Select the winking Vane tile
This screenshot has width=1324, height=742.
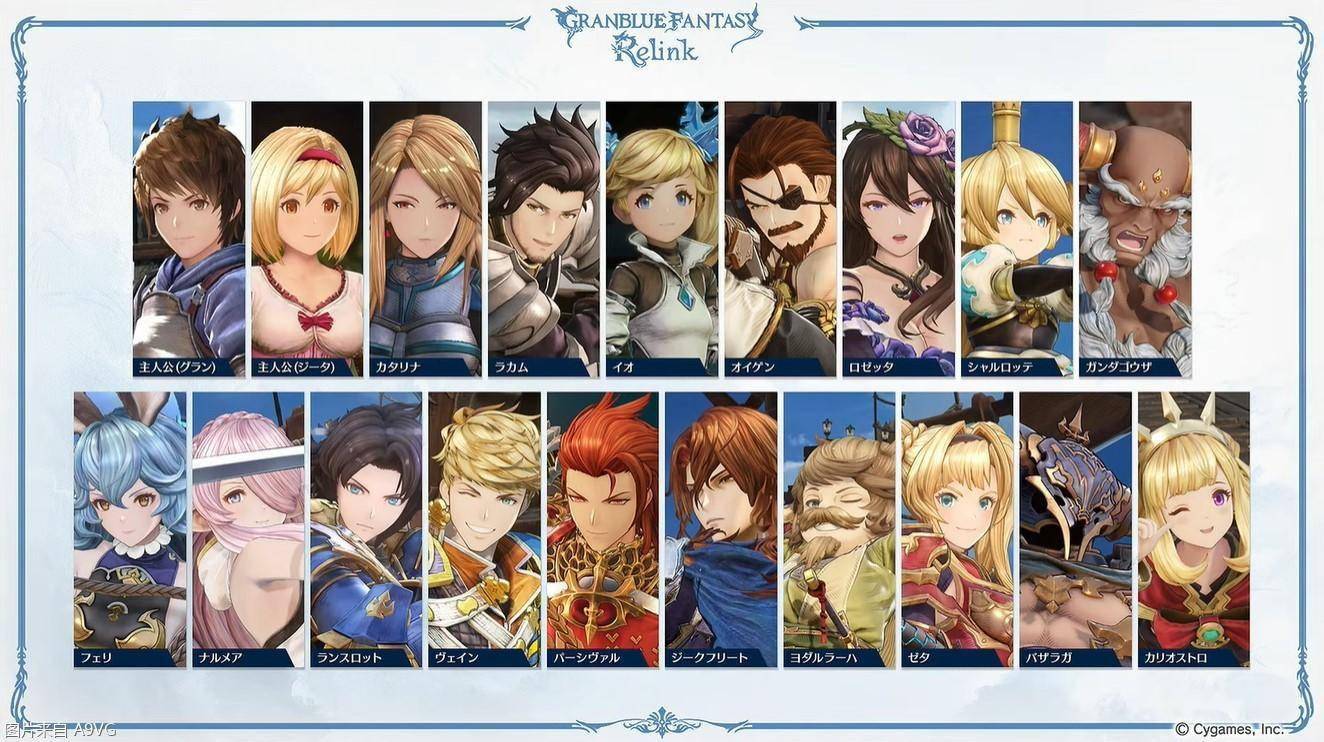[485, 528]
